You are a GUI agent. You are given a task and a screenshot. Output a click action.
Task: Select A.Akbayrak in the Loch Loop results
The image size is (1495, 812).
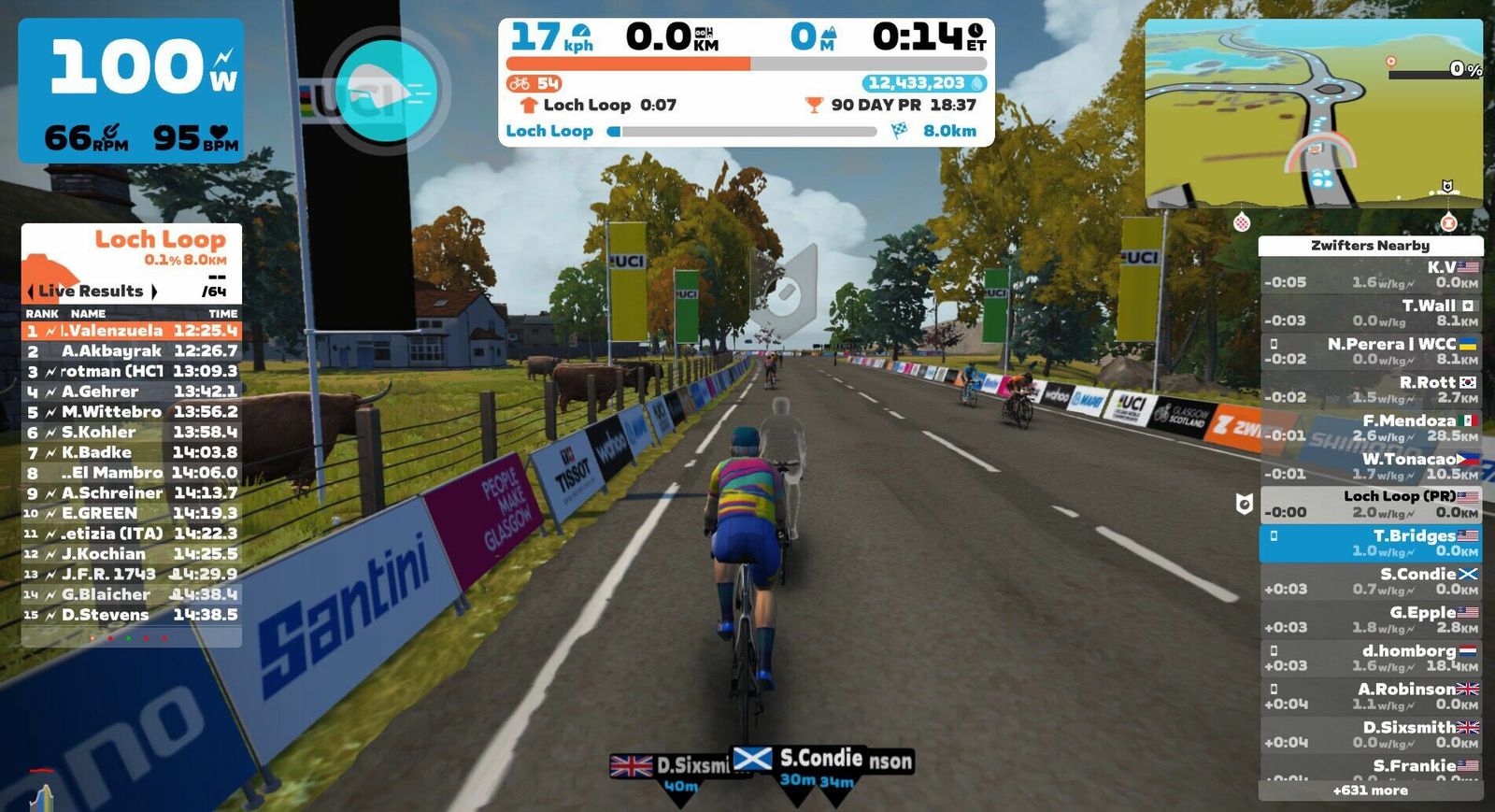131,351
